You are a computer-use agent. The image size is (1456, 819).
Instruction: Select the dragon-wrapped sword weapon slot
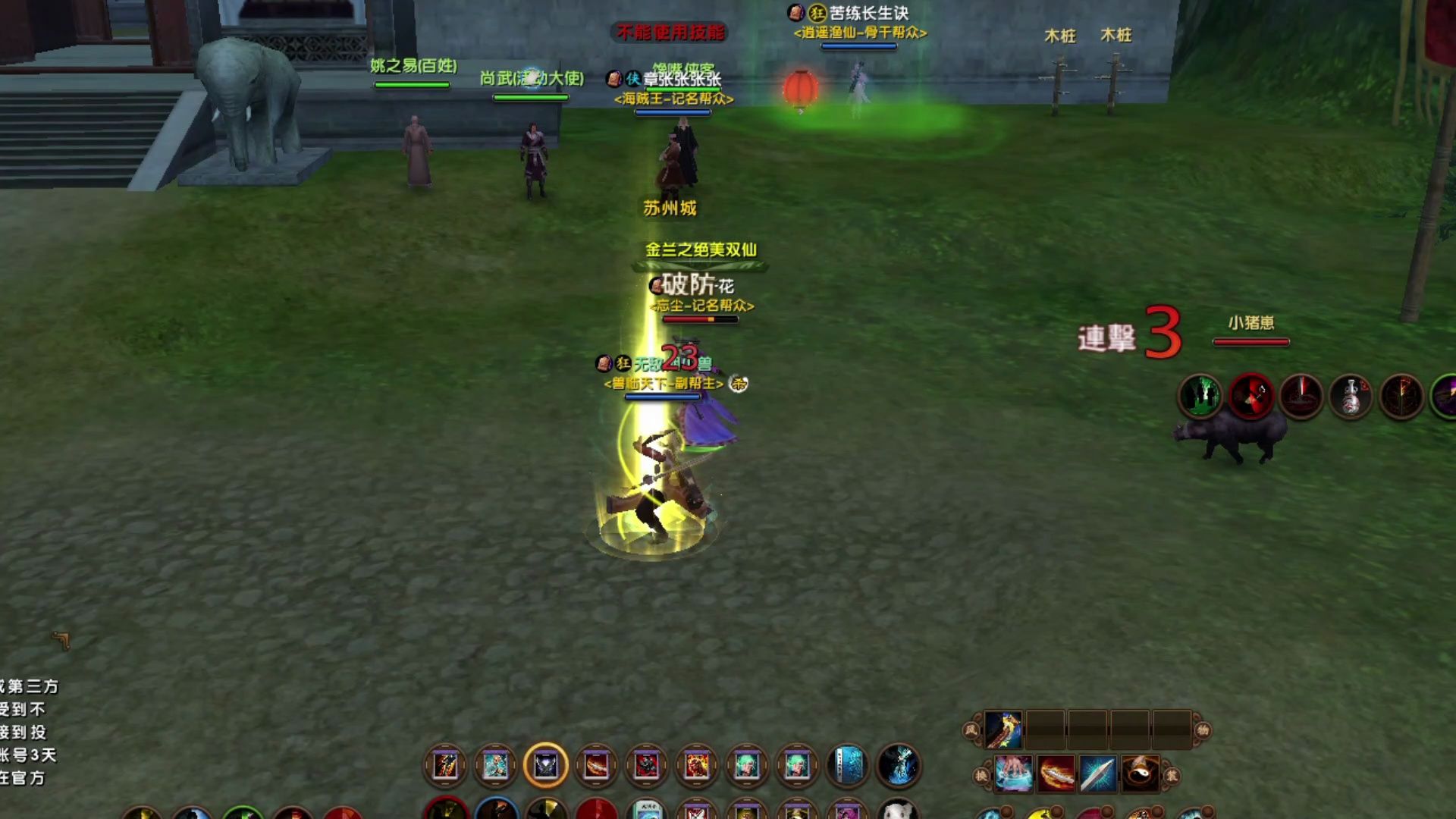click(1003, 730)
